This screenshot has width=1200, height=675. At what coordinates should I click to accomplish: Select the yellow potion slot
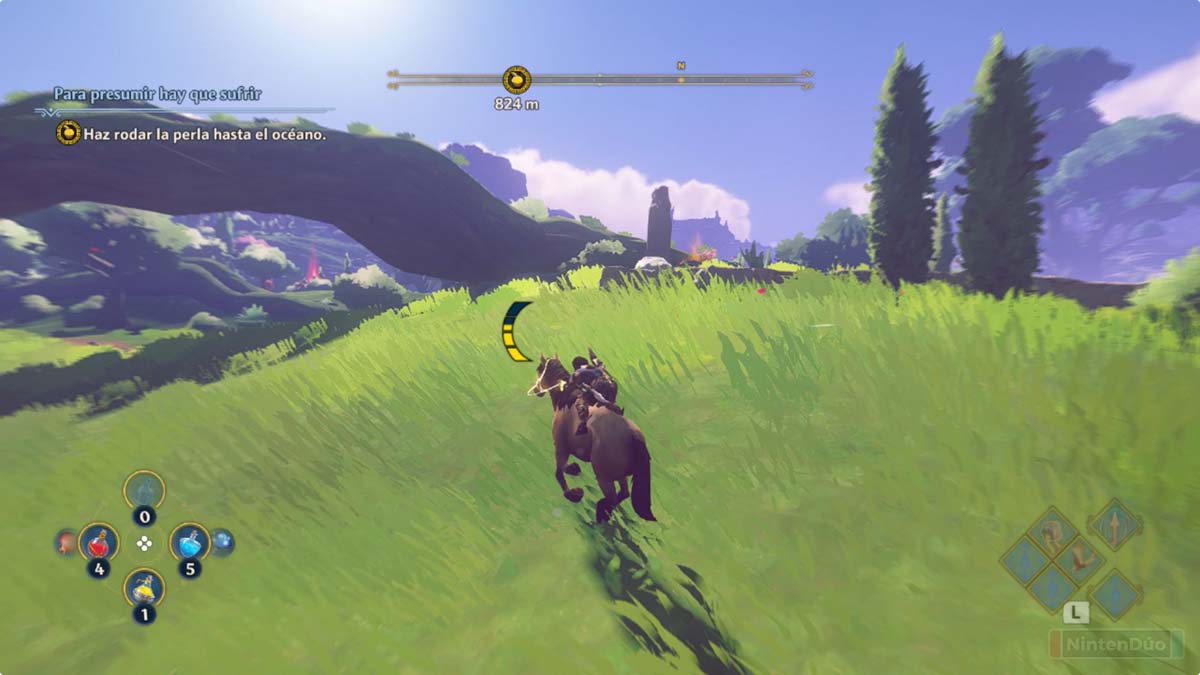[144, 588]
